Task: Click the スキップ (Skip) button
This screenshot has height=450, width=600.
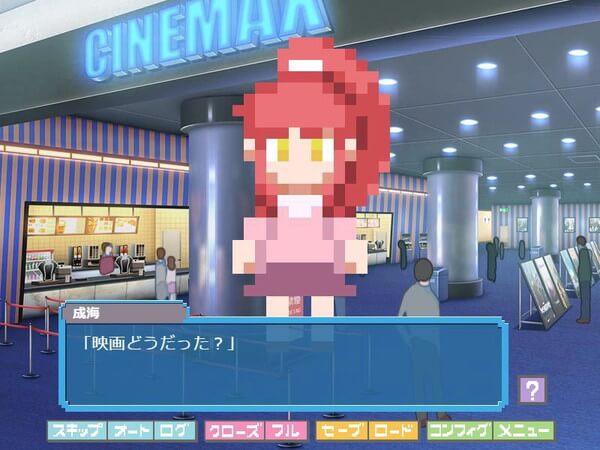Action: pos(75,431)
